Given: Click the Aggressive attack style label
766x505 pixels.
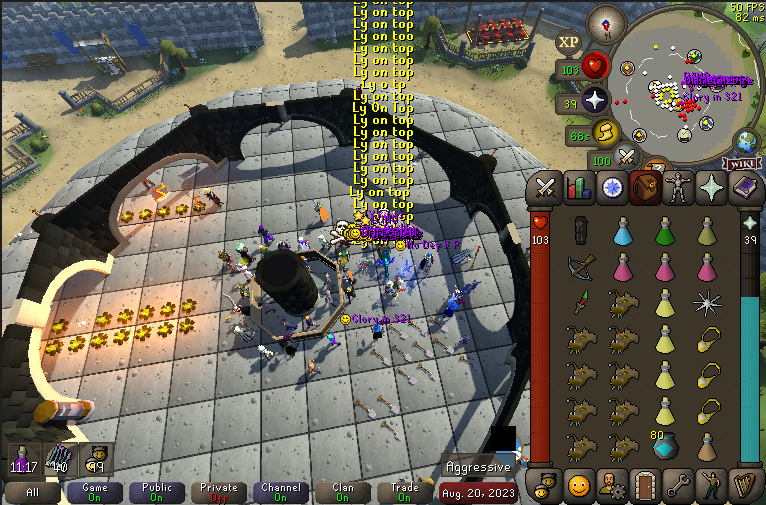Looking at the screenshot, I should 479,467.
